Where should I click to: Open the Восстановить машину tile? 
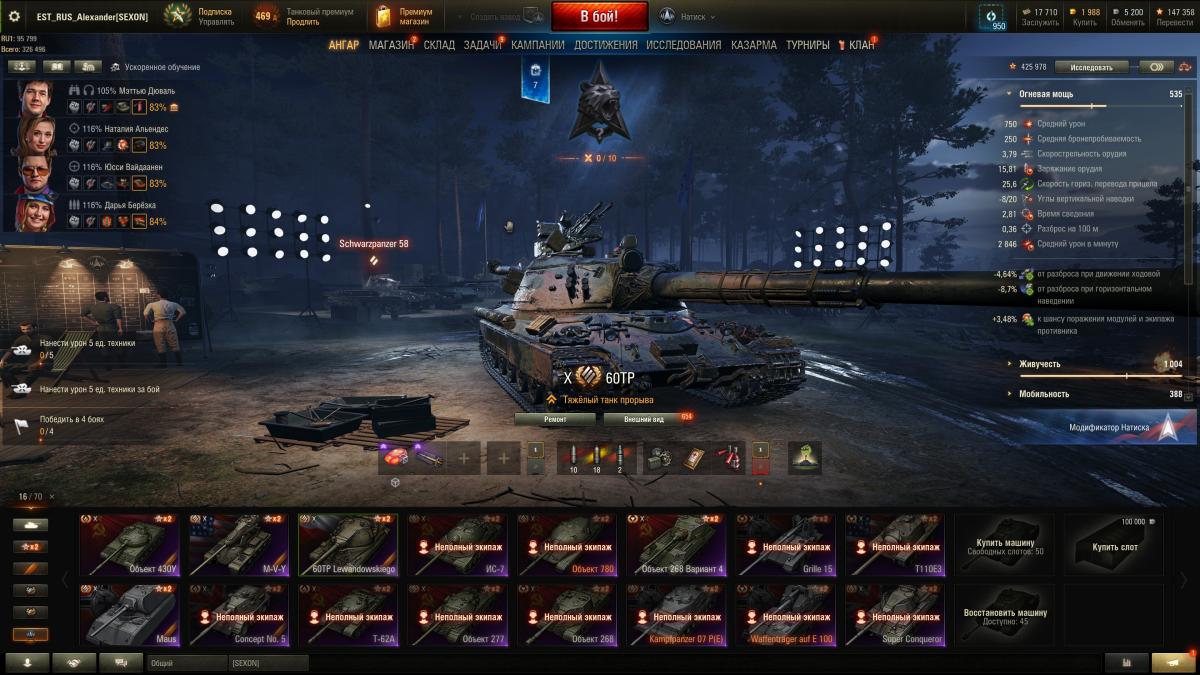tap(1004, 615)
